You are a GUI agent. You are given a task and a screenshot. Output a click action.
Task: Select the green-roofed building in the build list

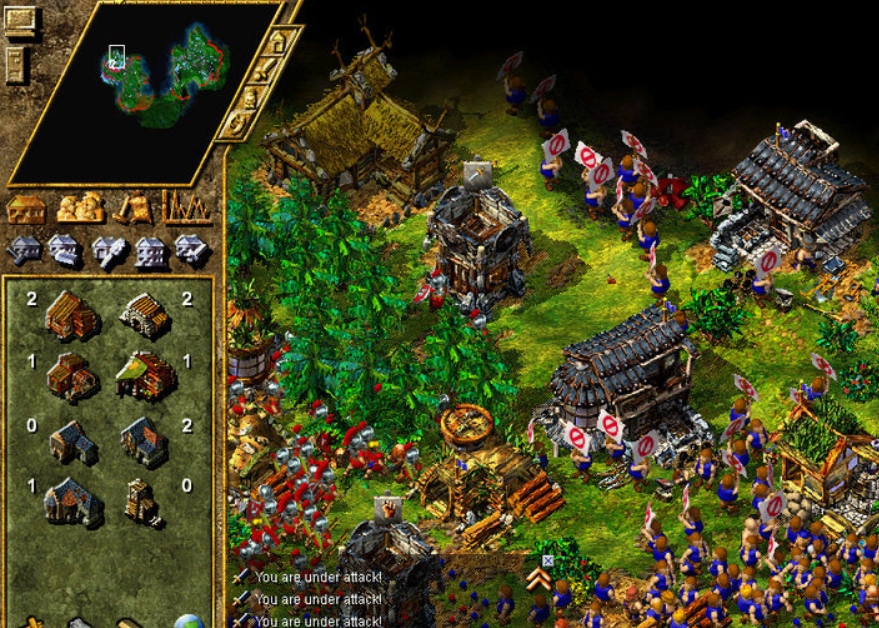[x=145, y=375]
